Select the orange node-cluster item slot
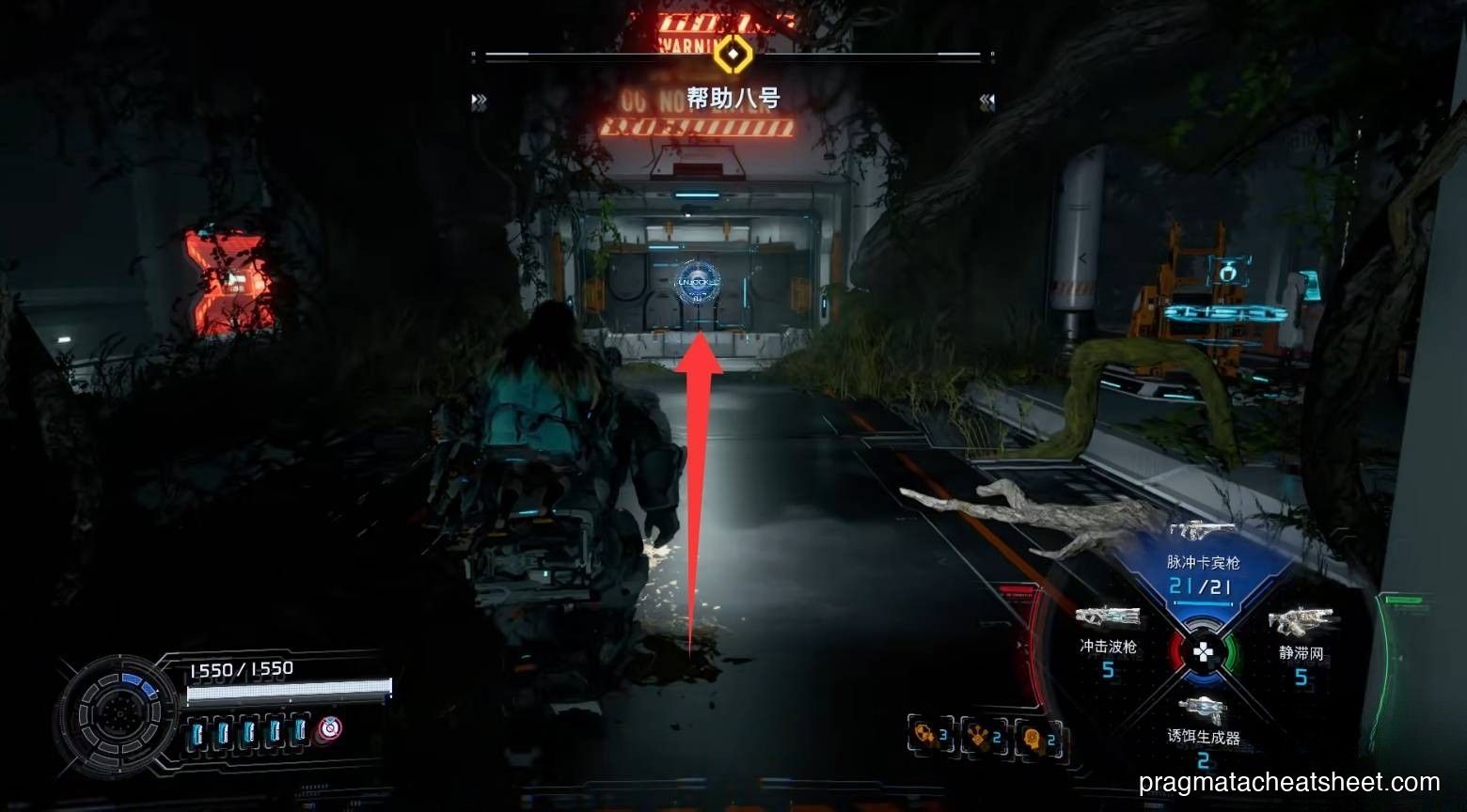 click(x=983, y=738)
